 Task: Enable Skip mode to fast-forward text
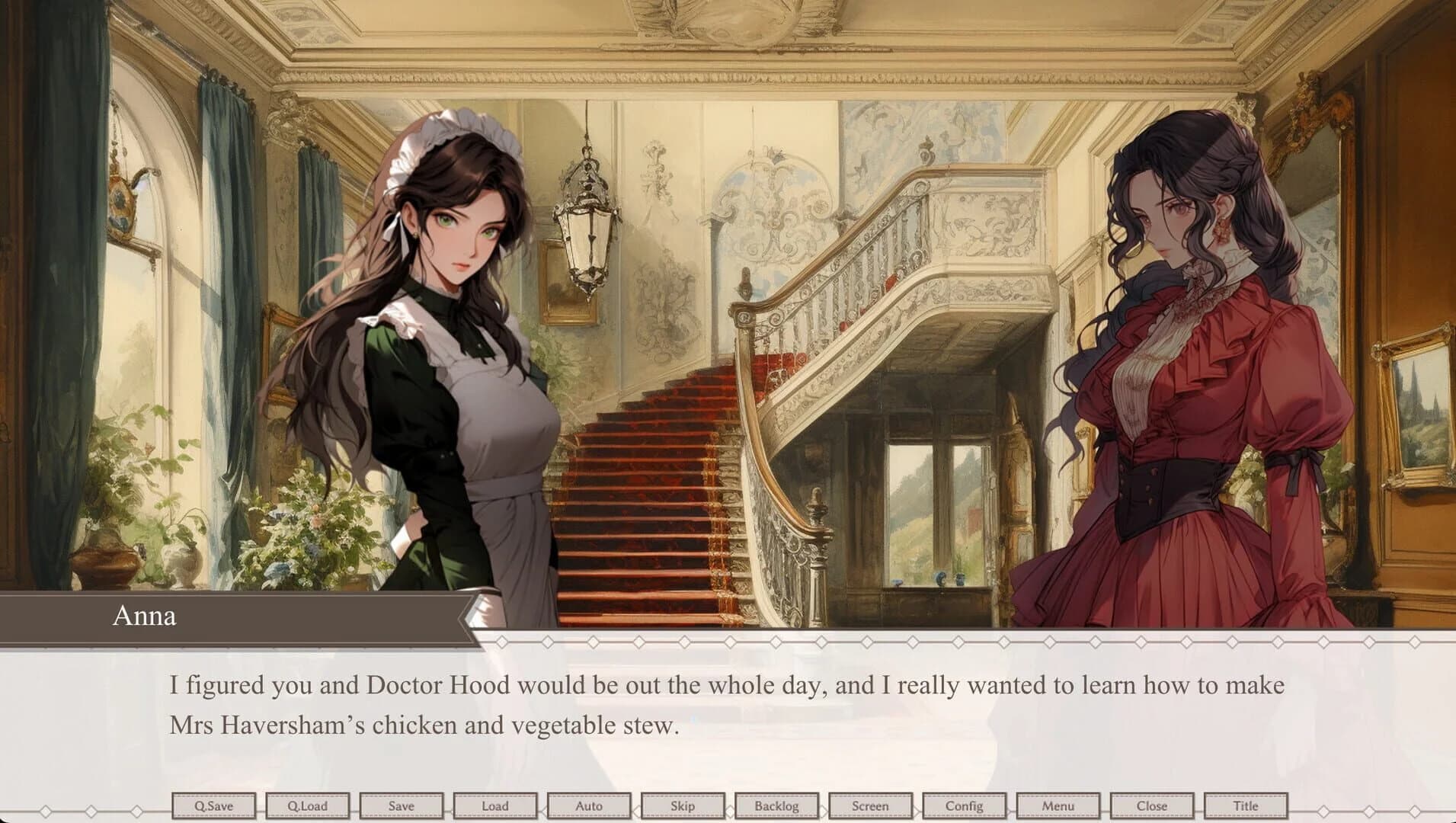684,805
